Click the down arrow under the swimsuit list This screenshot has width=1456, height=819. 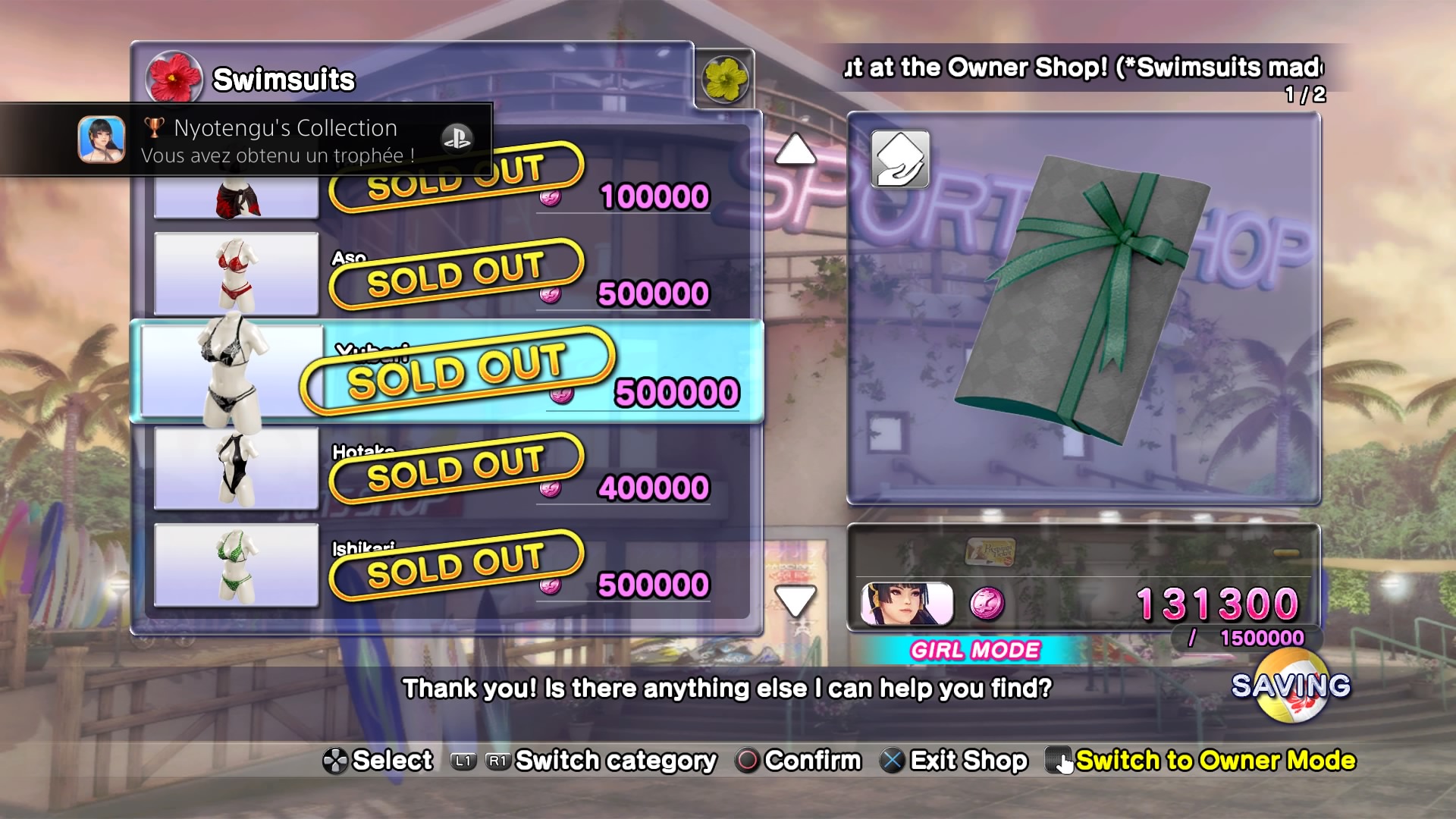pyautogui.click(x=795, y=601)
